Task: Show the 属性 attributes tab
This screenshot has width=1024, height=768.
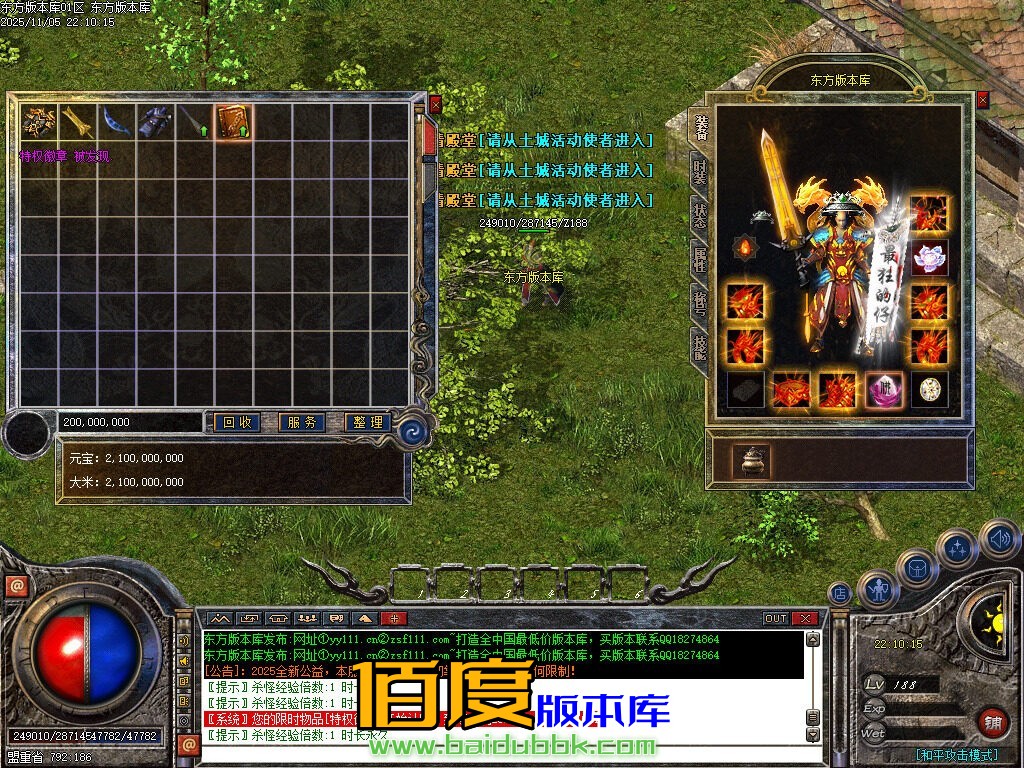Action: tap(700, 260)
